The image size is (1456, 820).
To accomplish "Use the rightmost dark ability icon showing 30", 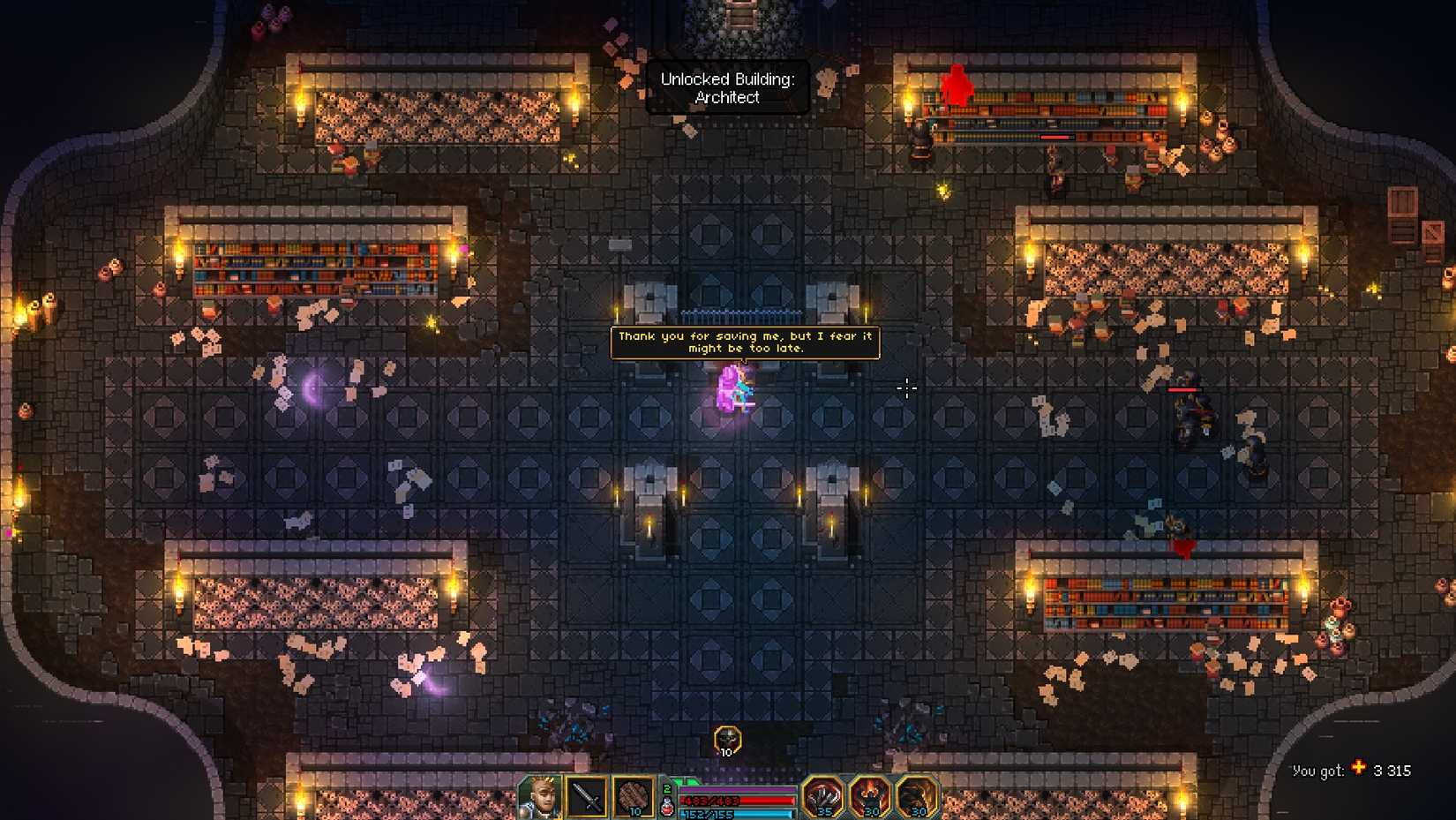I will (913, 797).
